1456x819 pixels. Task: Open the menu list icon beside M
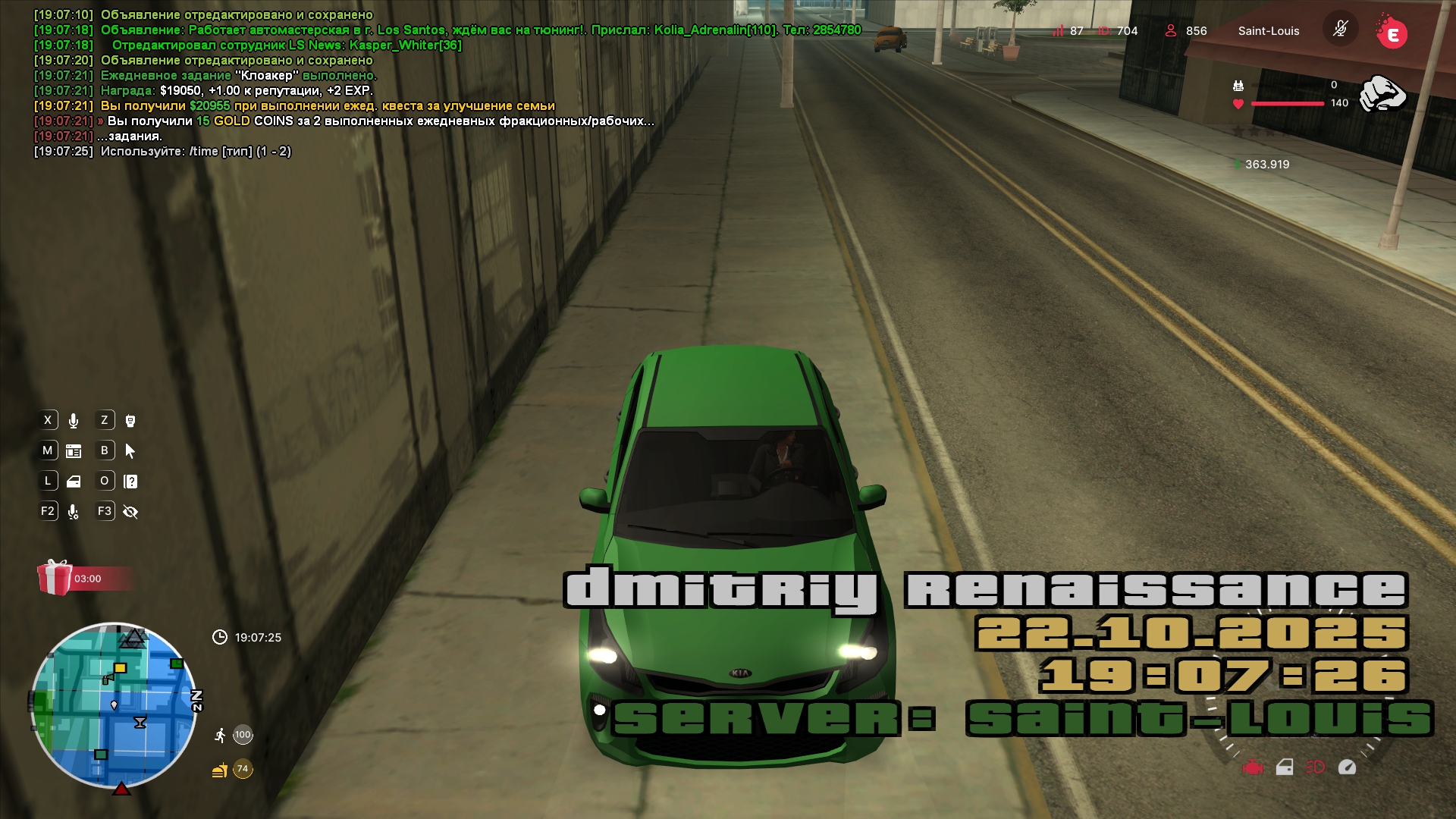click(x=74, y=451)
